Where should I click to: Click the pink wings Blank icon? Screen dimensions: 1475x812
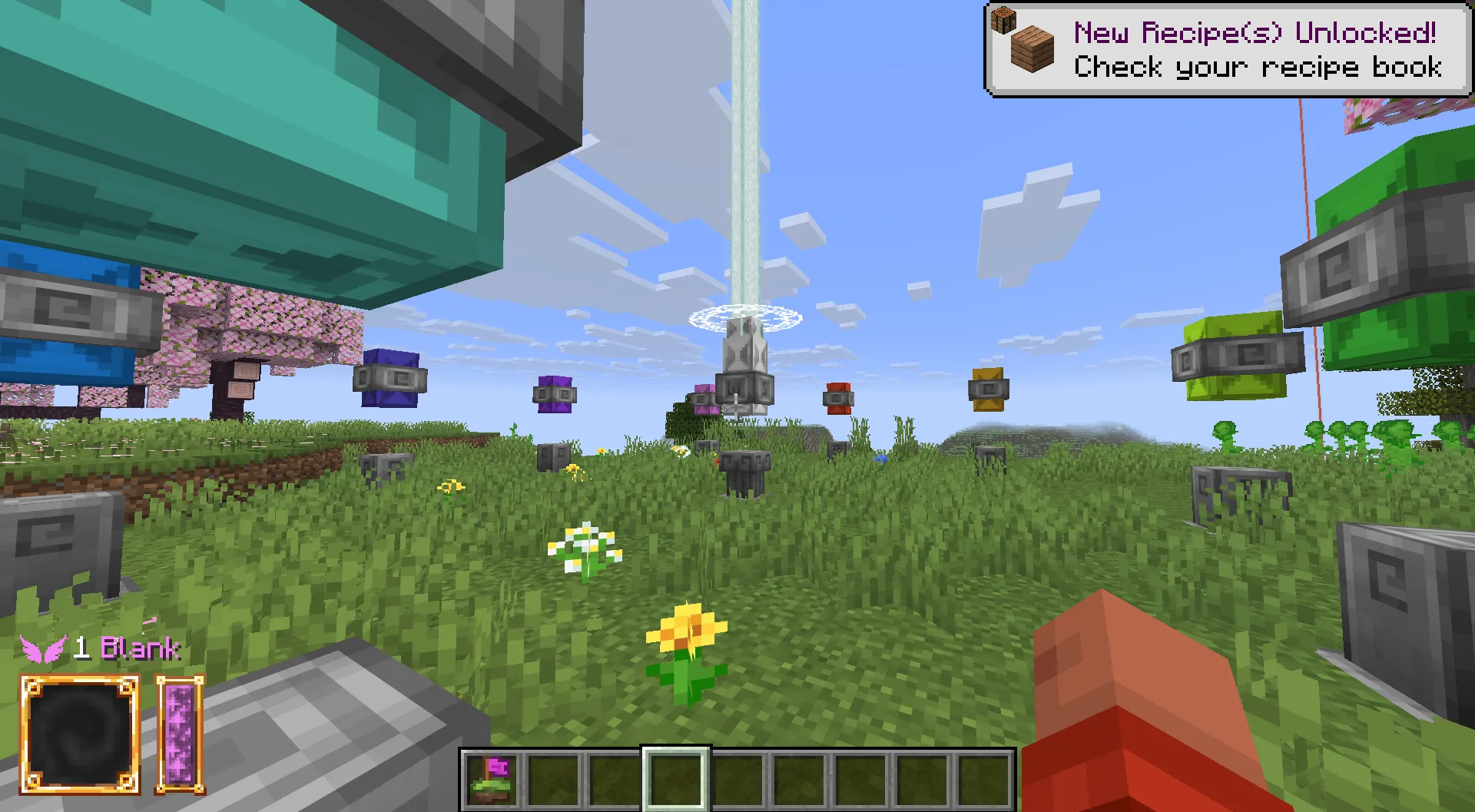pos(43,649)
